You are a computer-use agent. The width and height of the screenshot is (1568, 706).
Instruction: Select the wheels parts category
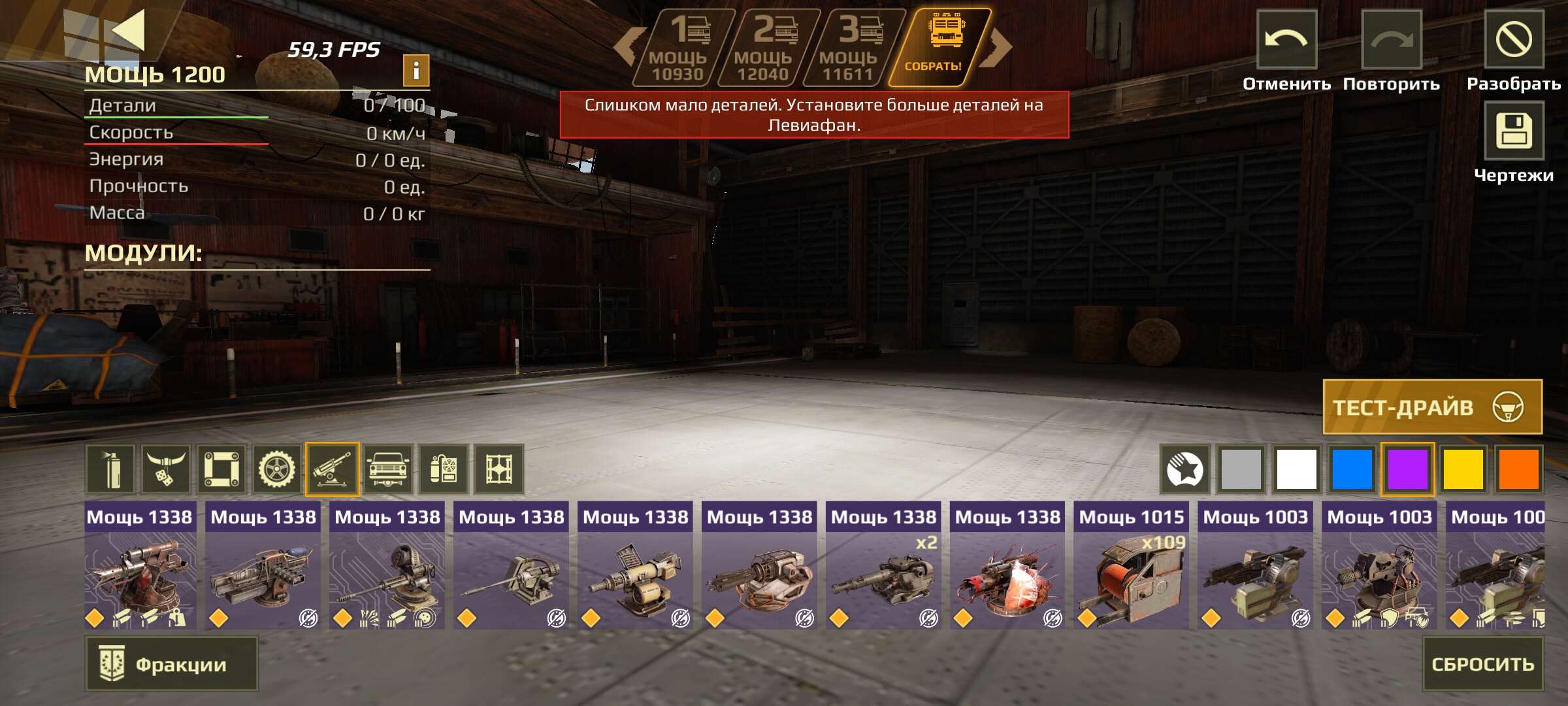pos(277,469)
